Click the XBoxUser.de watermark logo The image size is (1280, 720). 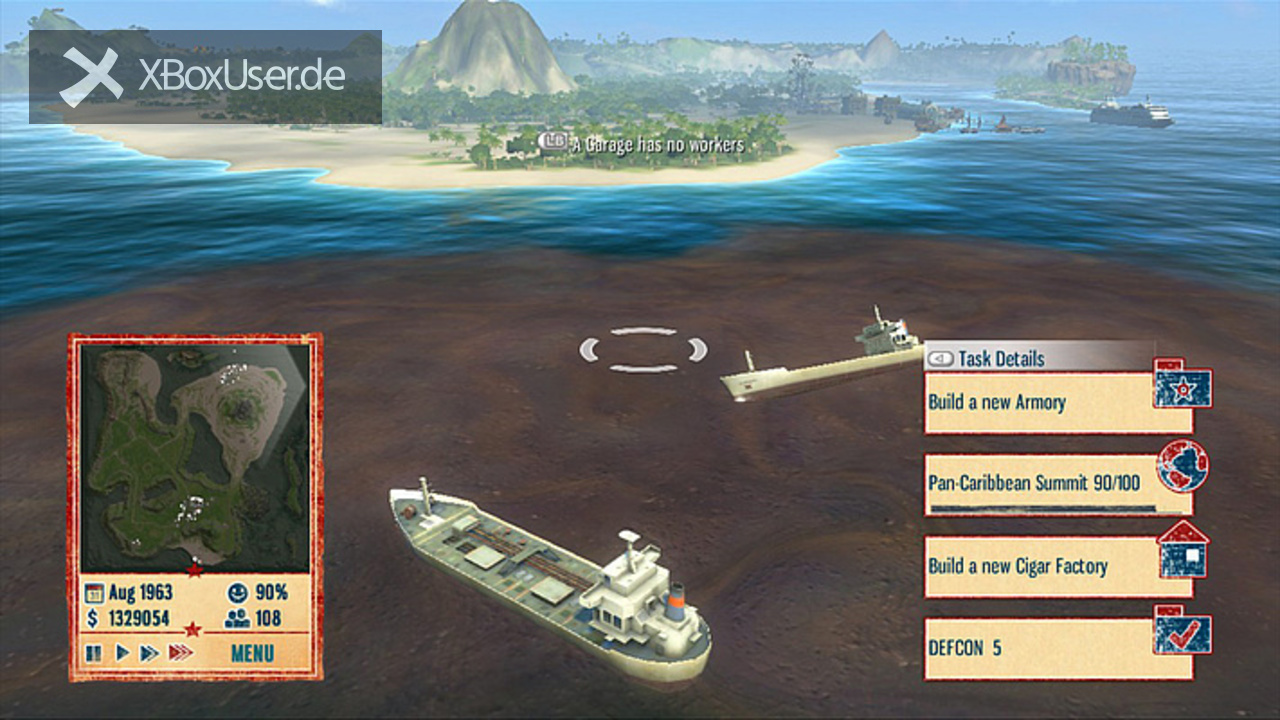point(205,76)
